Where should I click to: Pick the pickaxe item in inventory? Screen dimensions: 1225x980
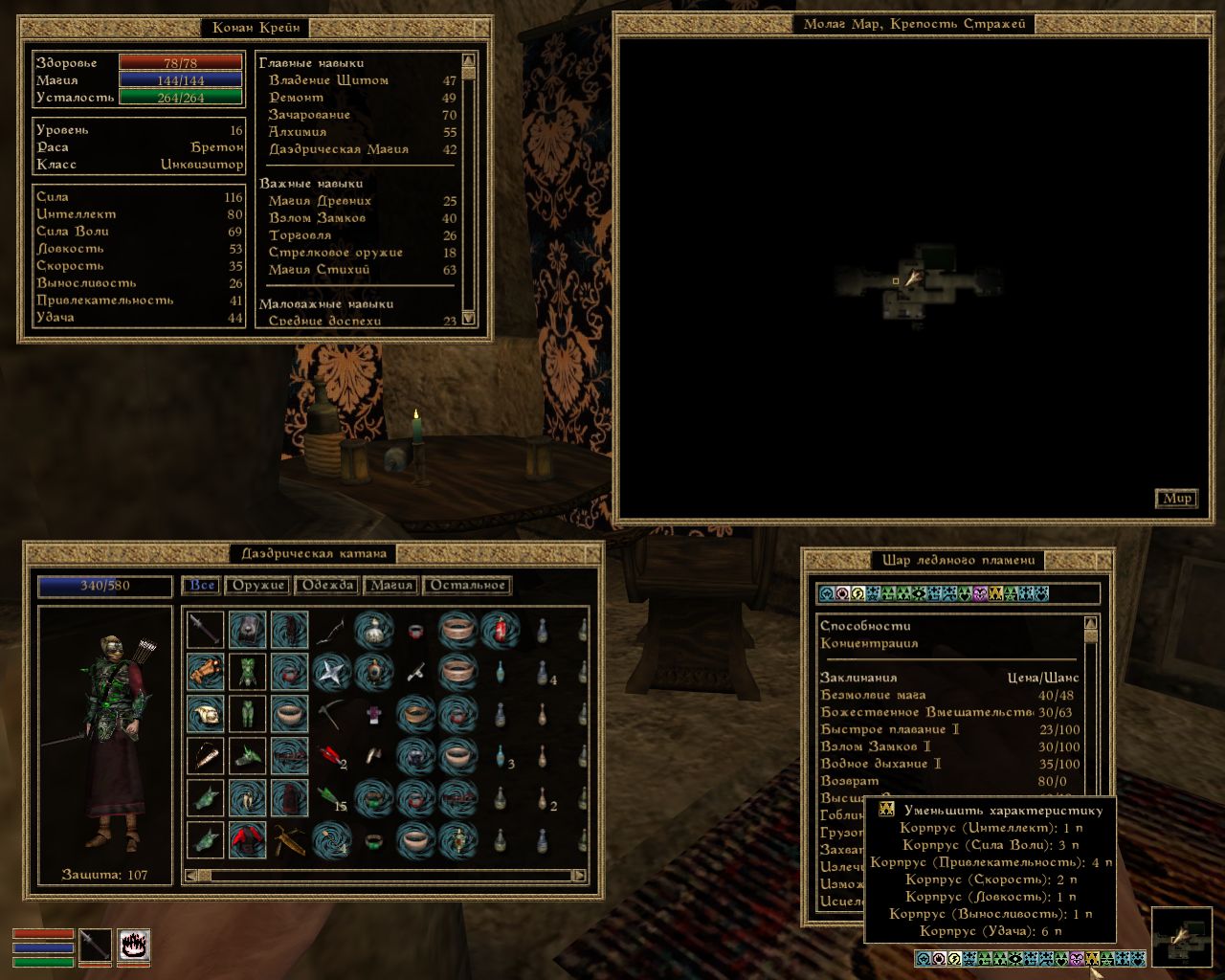tap(330, 713)
